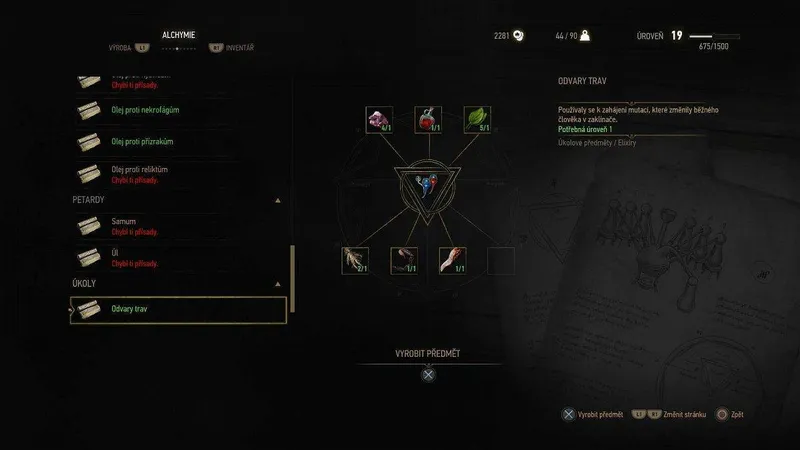Click the pink crystal ingredient slot
The width and height of the screenshot is (800, 450).
click(x=380, y=121)
